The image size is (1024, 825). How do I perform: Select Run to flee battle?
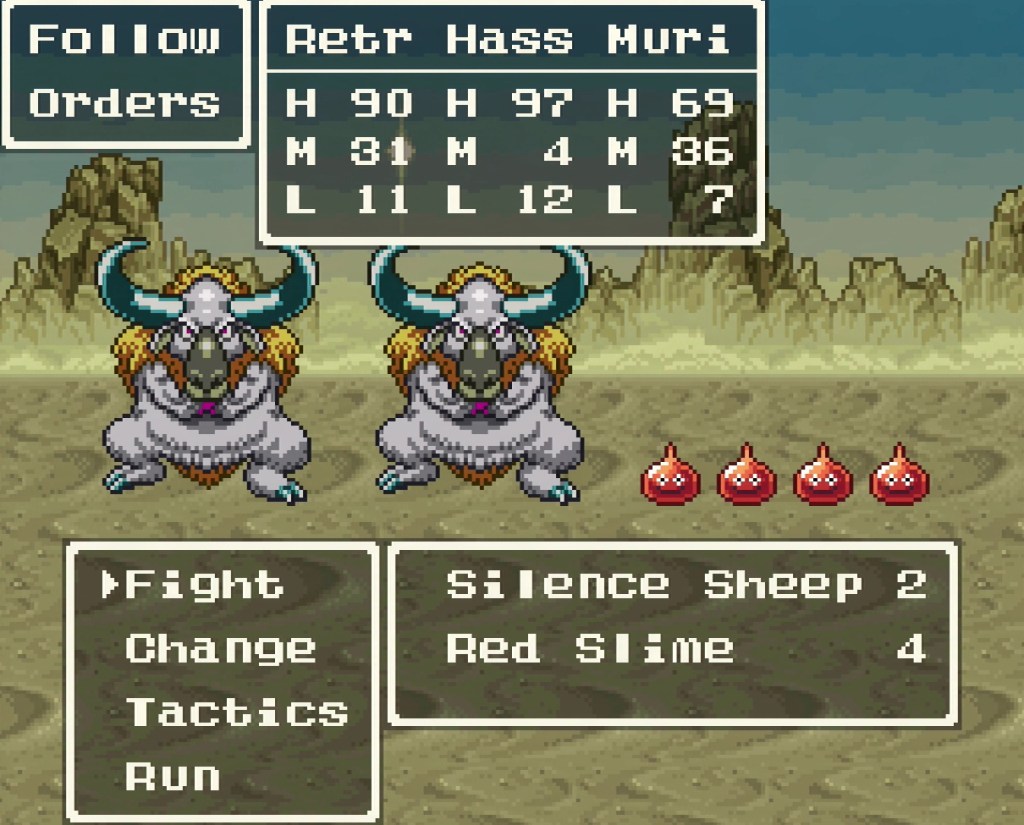(172, 776)
